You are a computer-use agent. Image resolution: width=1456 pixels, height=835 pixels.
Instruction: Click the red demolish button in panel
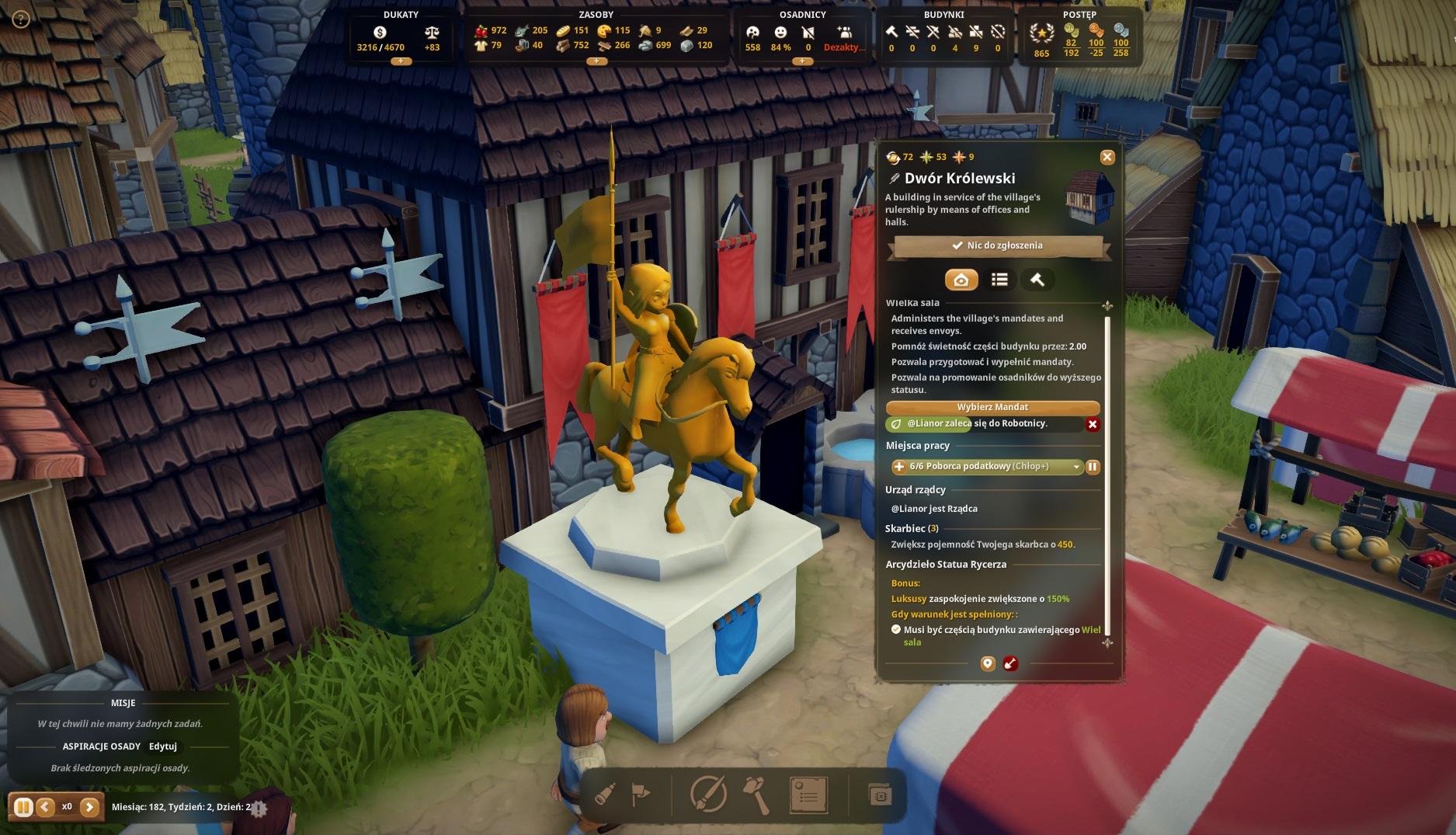tap(1010, 663)
